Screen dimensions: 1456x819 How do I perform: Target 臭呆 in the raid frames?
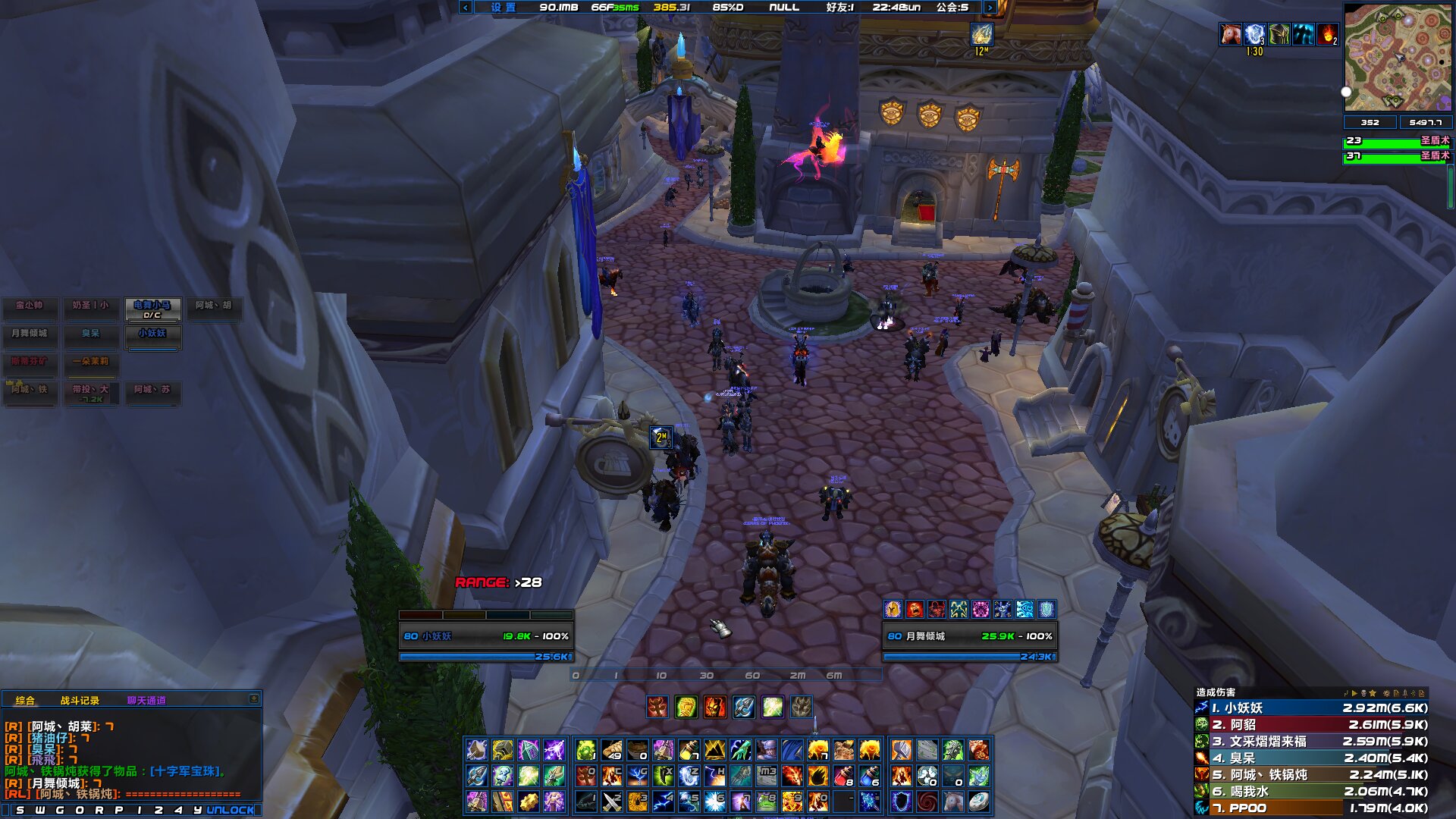[x=91, y=334]
